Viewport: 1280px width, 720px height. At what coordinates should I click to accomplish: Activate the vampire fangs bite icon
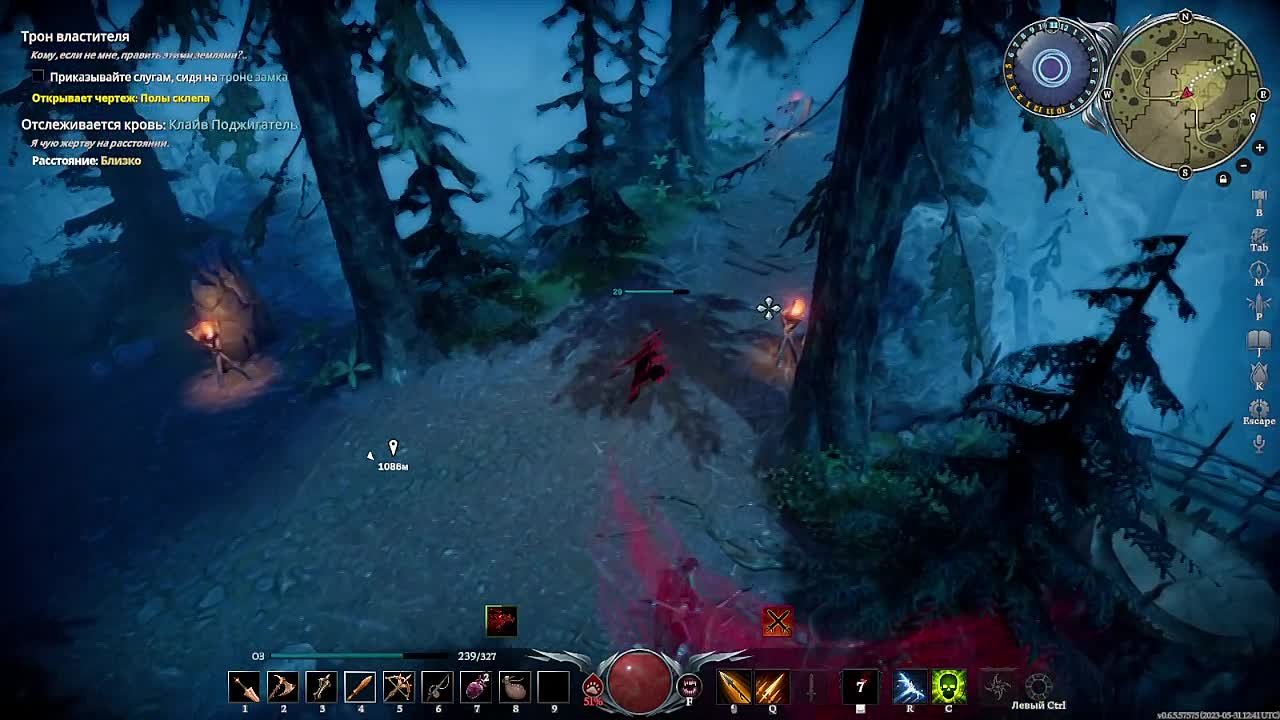(x=689, y=686)
